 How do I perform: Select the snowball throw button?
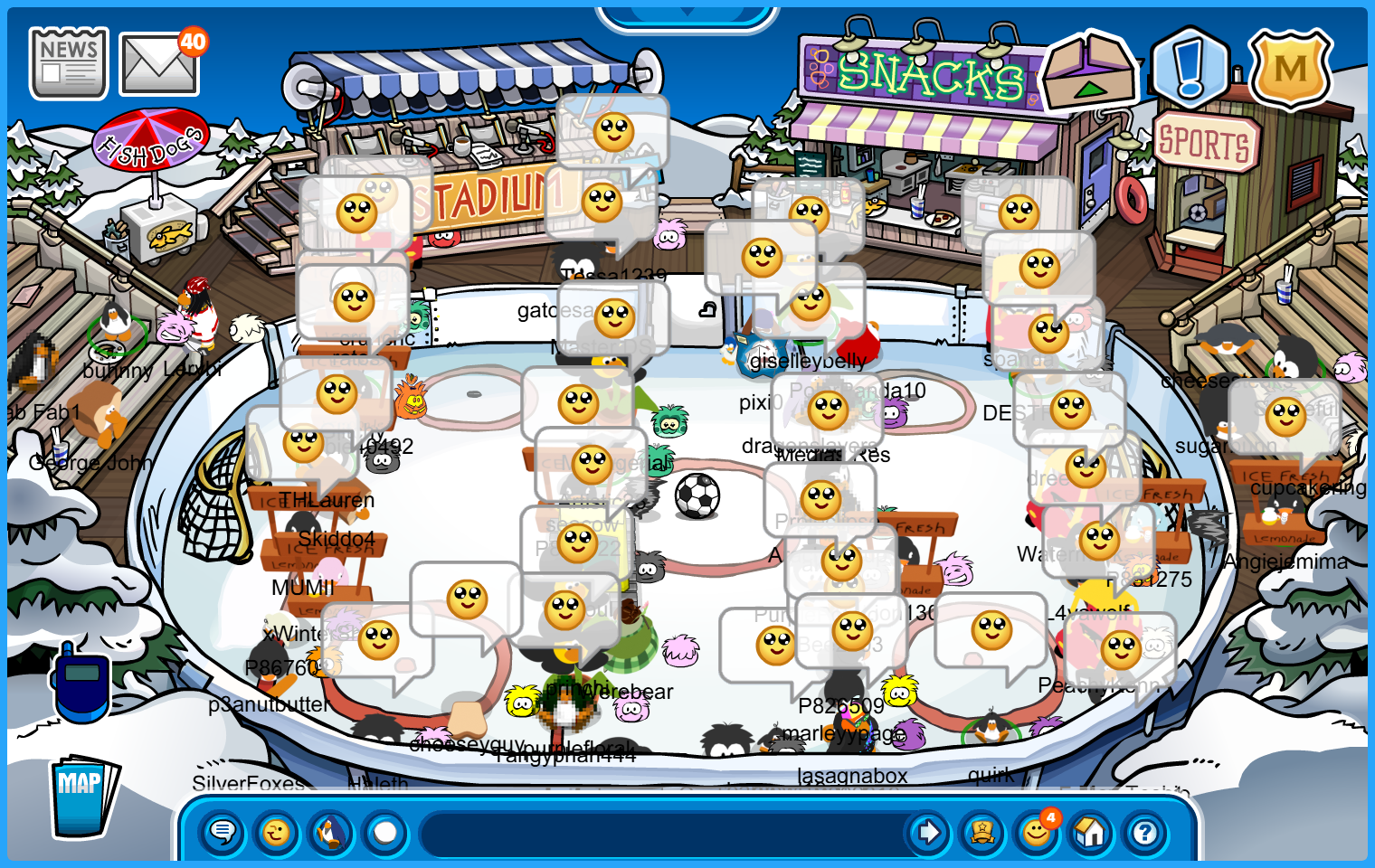coord(385,832)
